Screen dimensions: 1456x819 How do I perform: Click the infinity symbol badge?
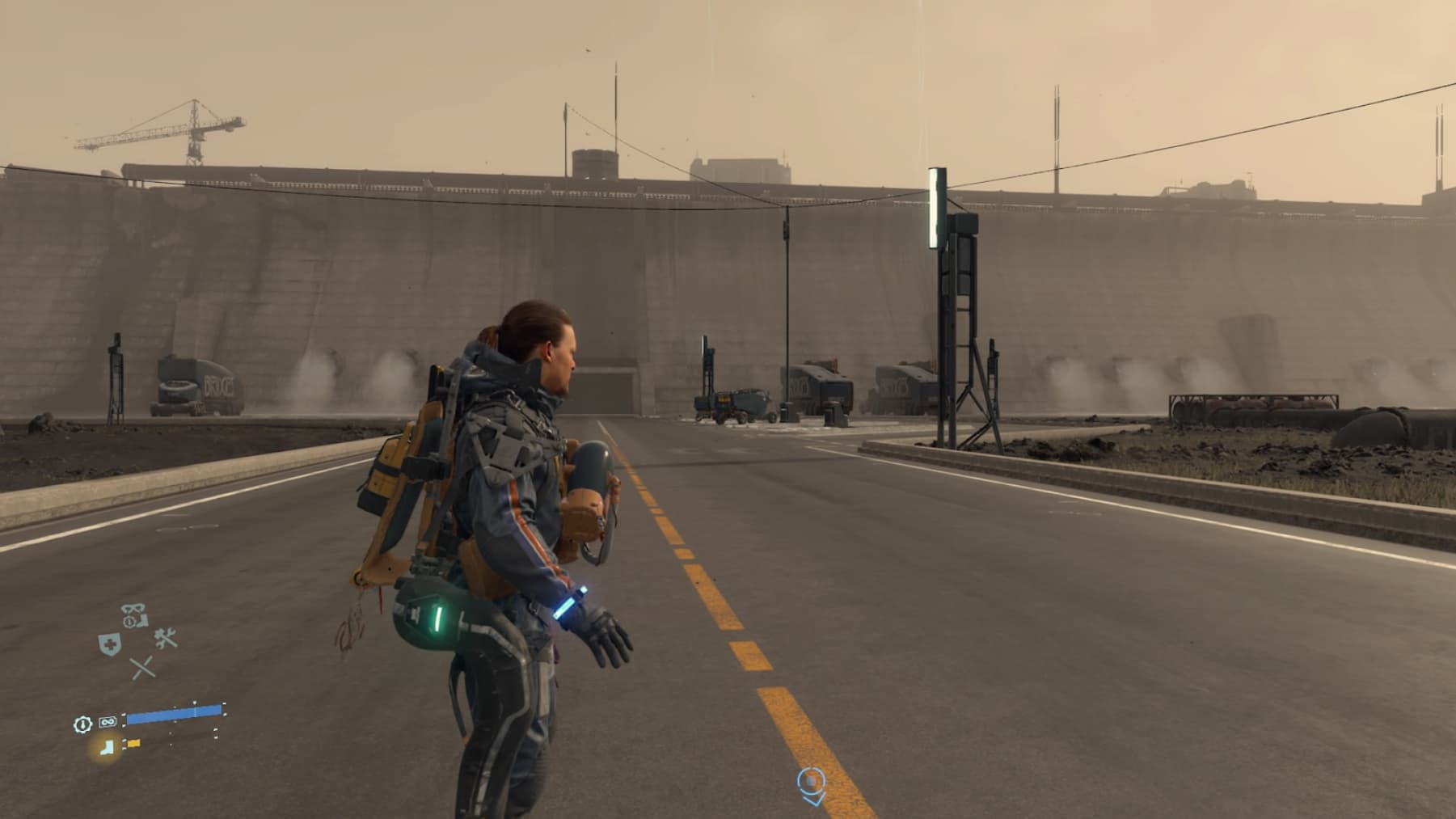108,722
